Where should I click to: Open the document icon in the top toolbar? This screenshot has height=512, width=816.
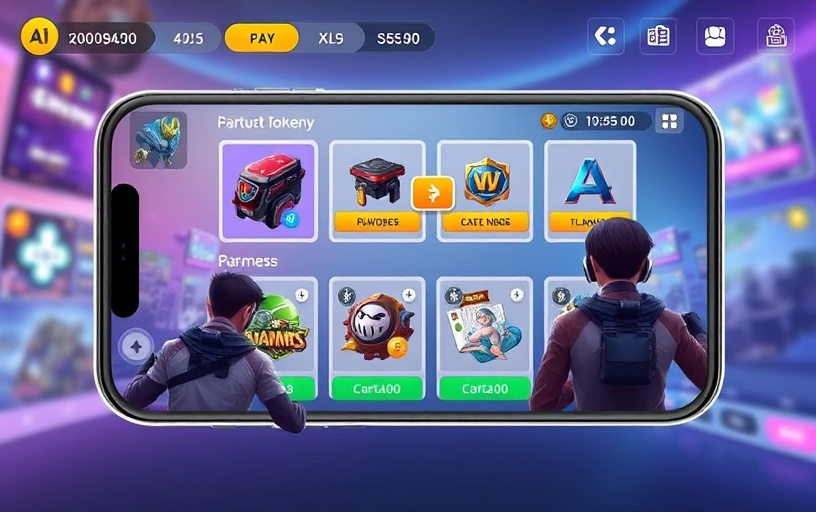(658, 36)
